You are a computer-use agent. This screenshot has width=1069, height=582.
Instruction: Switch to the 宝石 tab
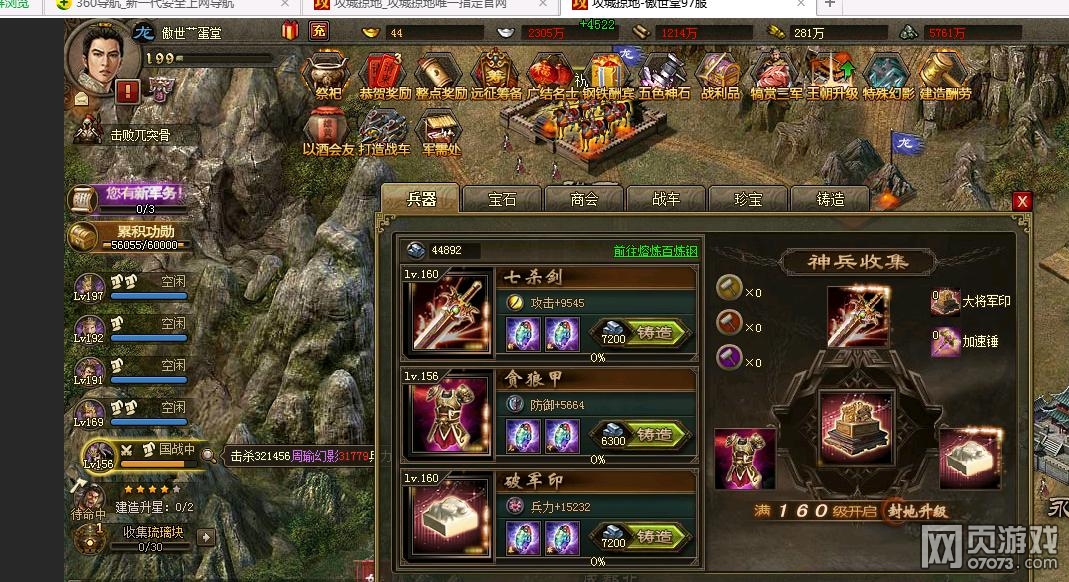tap(502, 199)
